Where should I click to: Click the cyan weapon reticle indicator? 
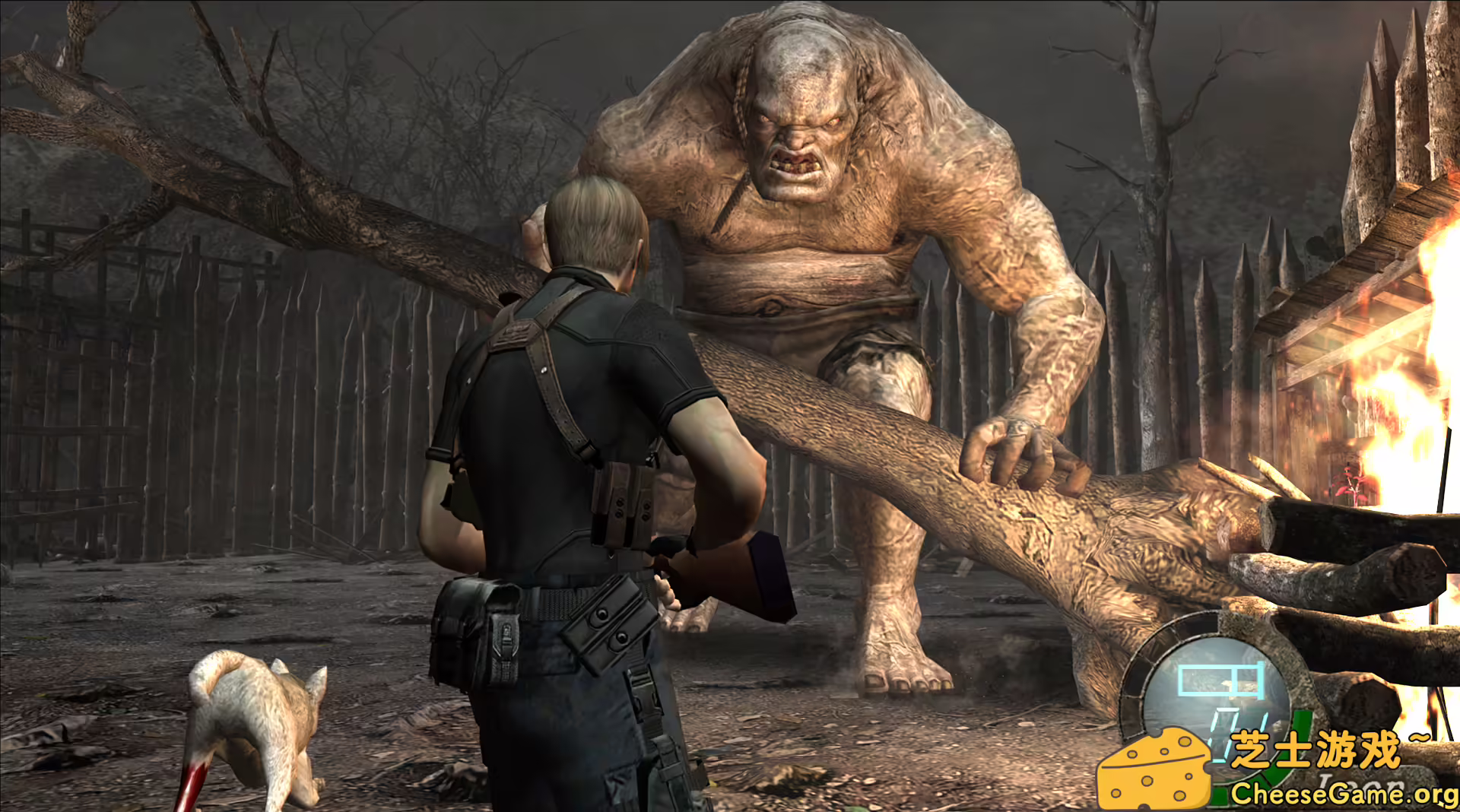pyautogui.click(x=1219, y=679)
